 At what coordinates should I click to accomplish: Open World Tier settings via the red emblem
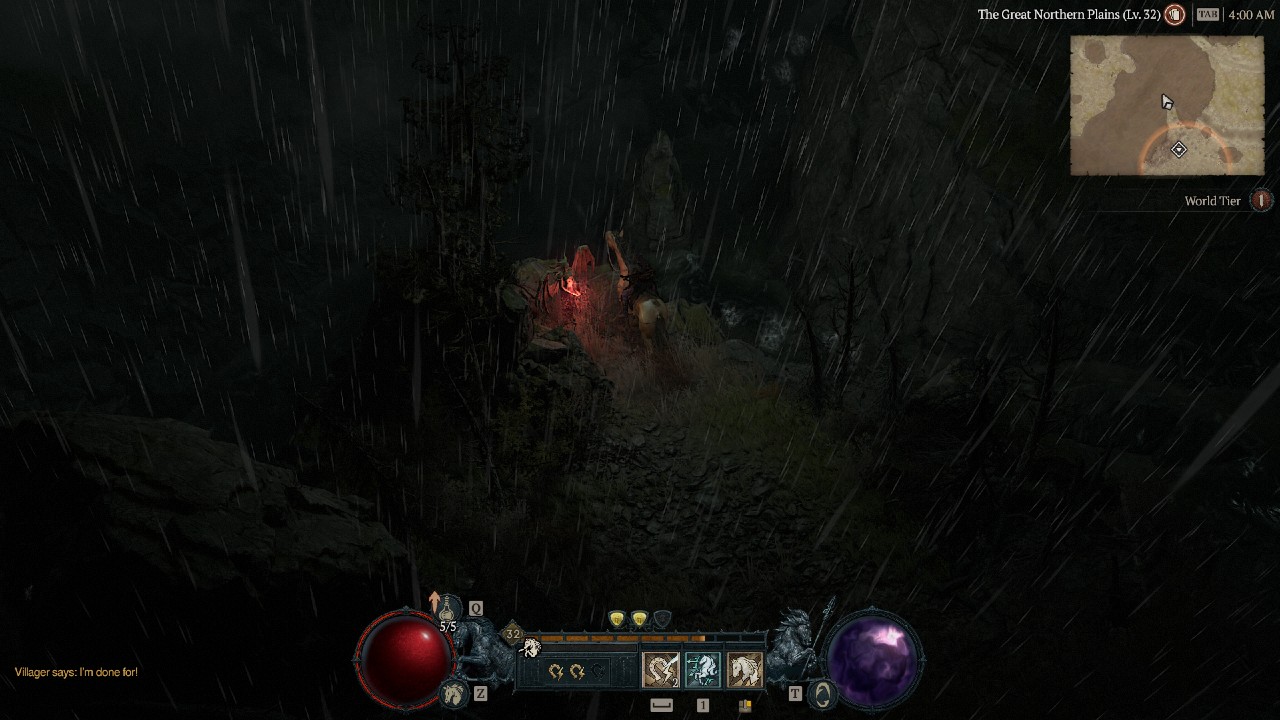[1261, 201]
